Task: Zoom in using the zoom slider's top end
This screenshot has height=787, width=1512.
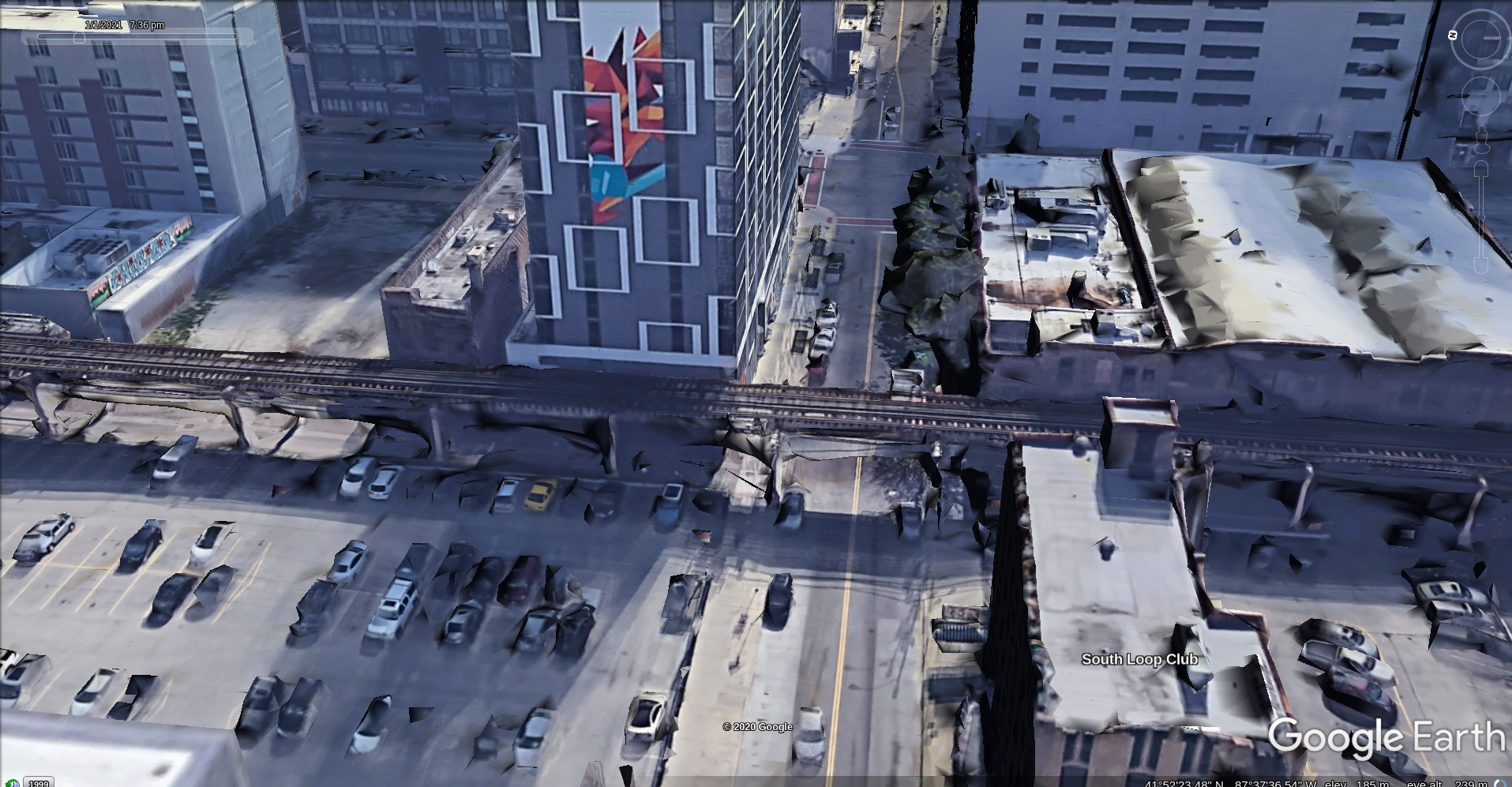Action: [1482, 167]
